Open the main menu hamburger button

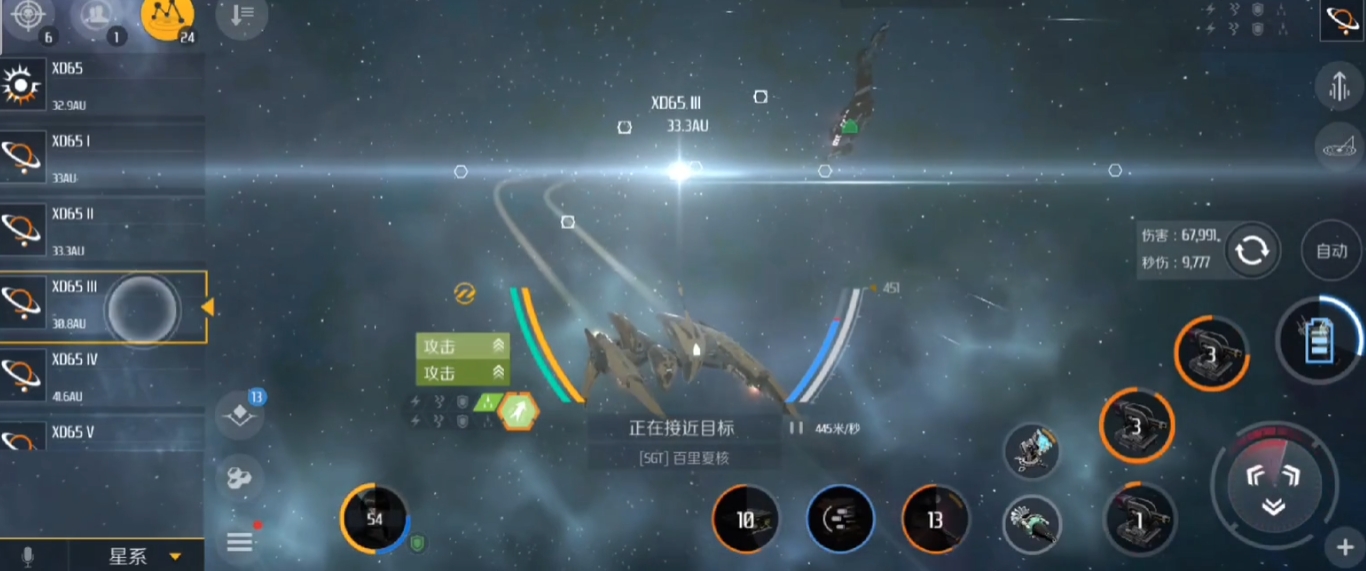pos(240,542)
